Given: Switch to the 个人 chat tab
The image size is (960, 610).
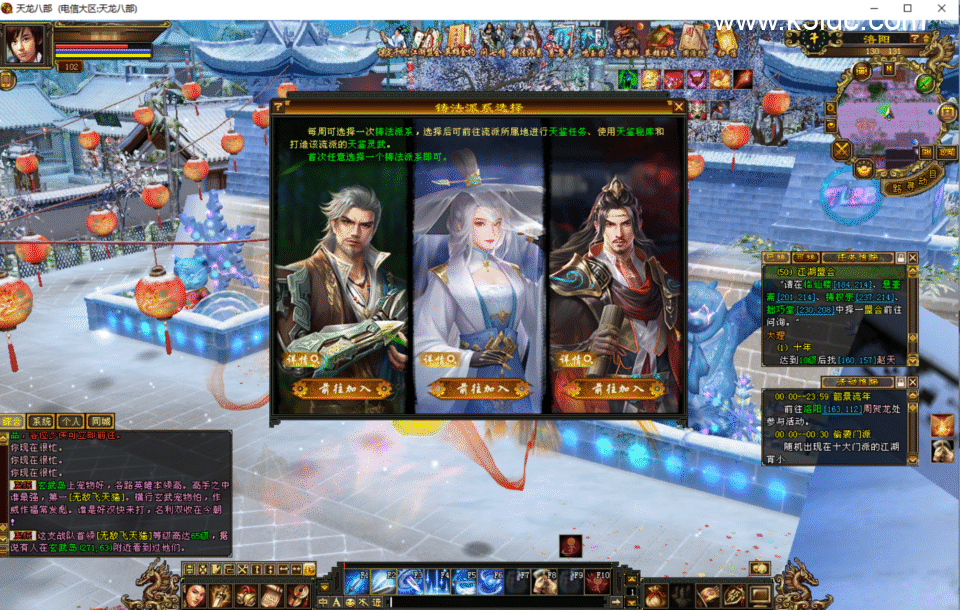Looking at the screenshot, I should coord(70,421).
